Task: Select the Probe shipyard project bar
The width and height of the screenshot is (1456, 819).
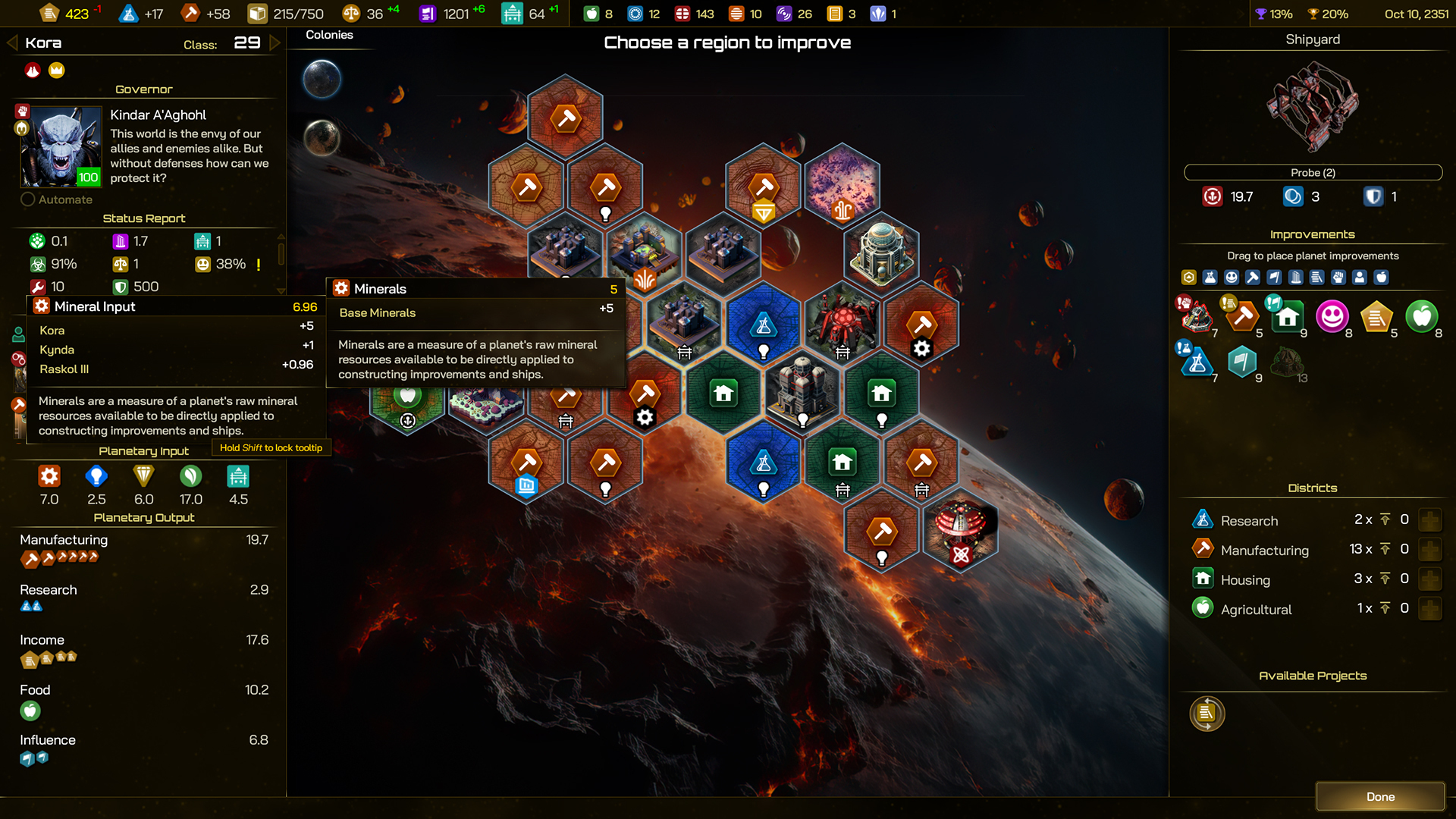Action: 1313,173
